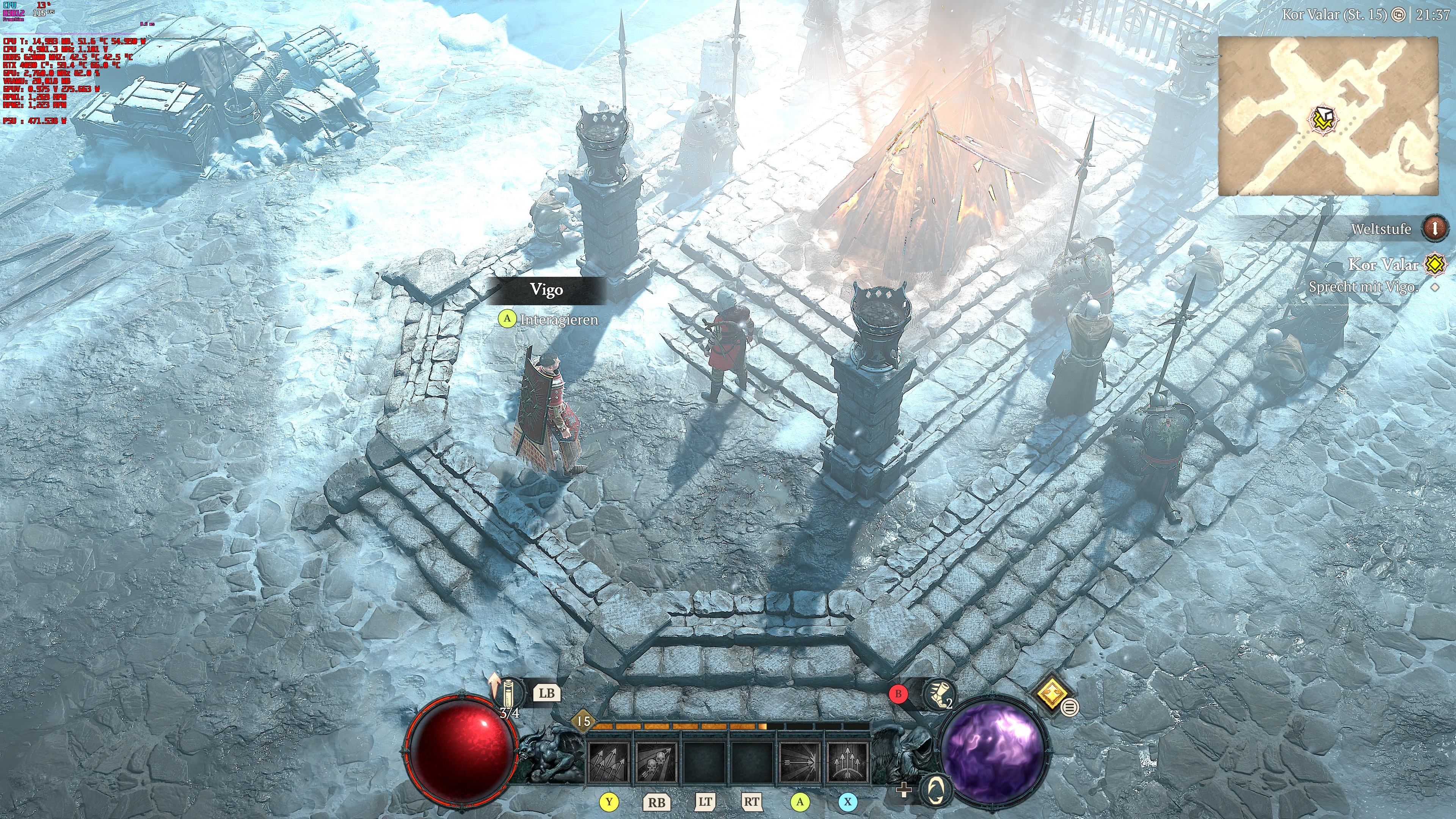Image resolution: width=1456 pixels, height=819 pixels.
Task: Activate the bow with upward arrows skill
Action: coord(847,762)
